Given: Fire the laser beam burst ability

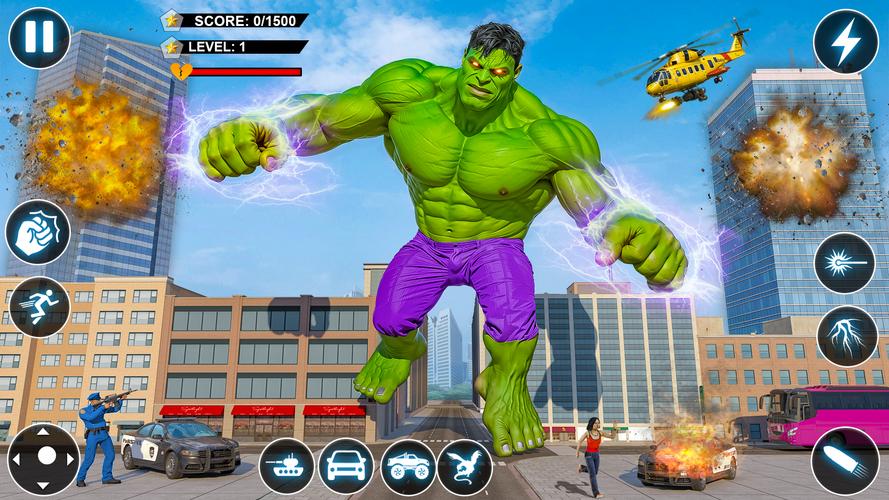Looking at the screenshot, I should click(x=845, y=263).
